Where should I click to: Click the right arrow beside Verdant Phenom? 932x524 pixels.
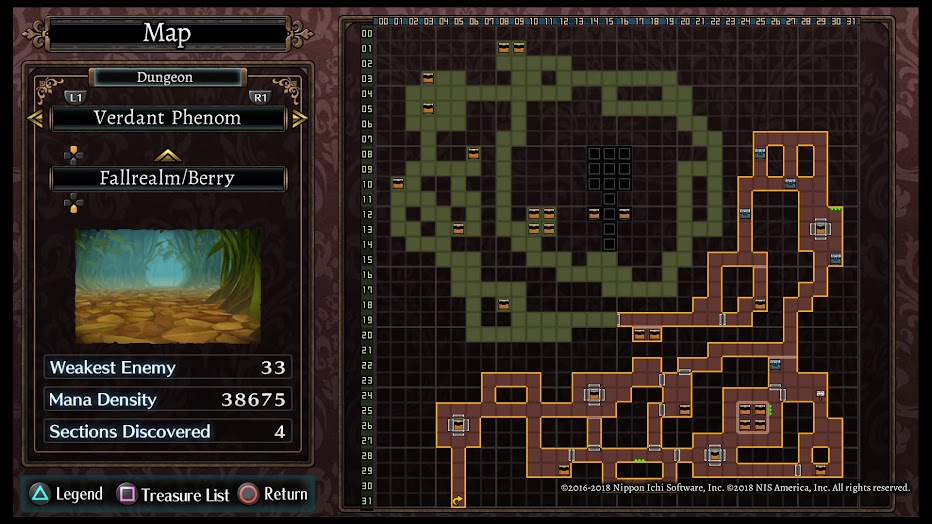coord(300,119)
